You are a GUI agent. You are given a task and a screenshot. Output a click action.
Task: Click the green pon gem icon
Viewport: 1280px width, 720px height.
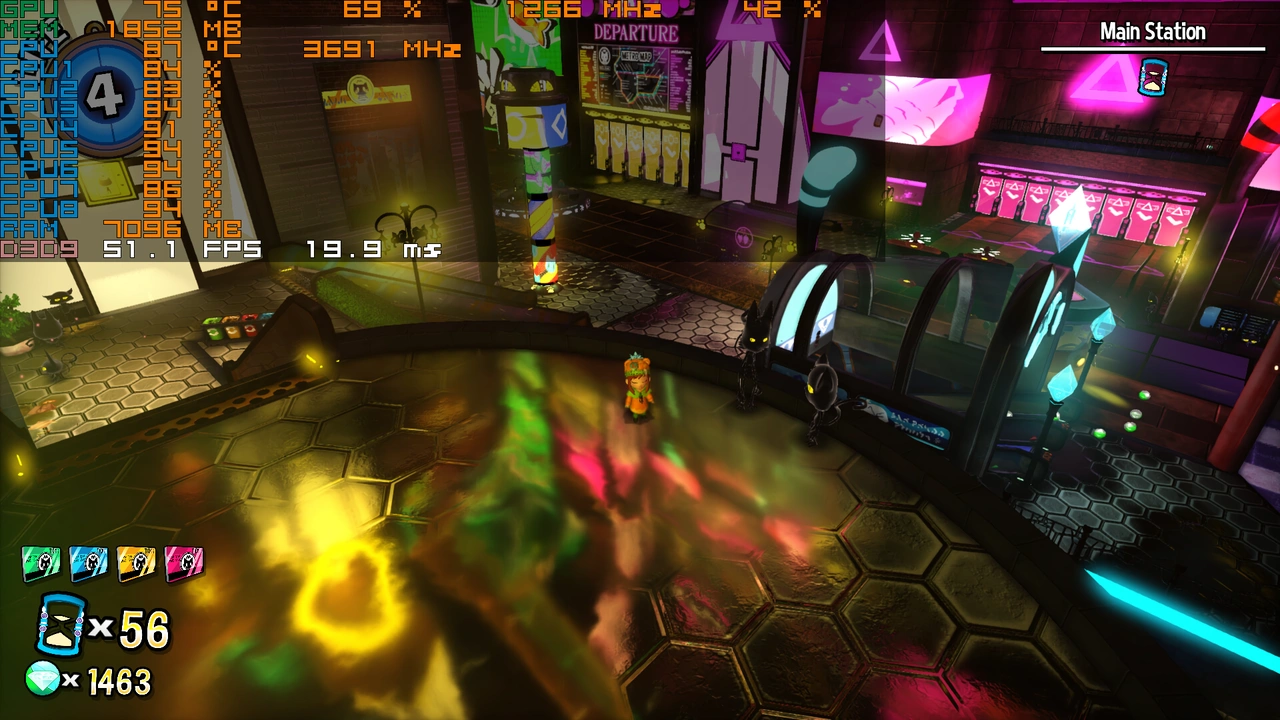click(x=43, y=680)
